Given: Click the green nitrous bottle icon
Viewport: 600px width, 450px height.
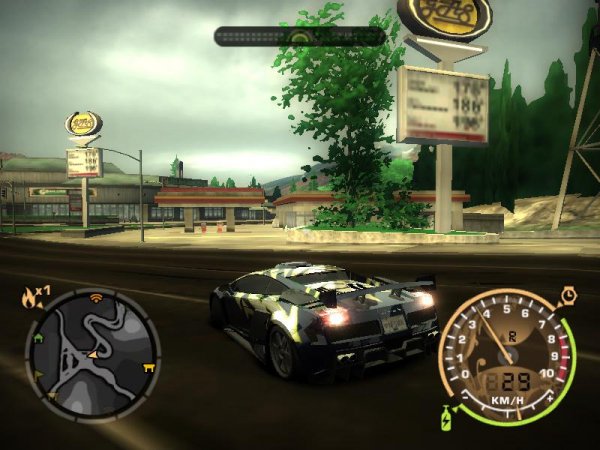Looking at the screenshot, I should [x=446, y=415].
